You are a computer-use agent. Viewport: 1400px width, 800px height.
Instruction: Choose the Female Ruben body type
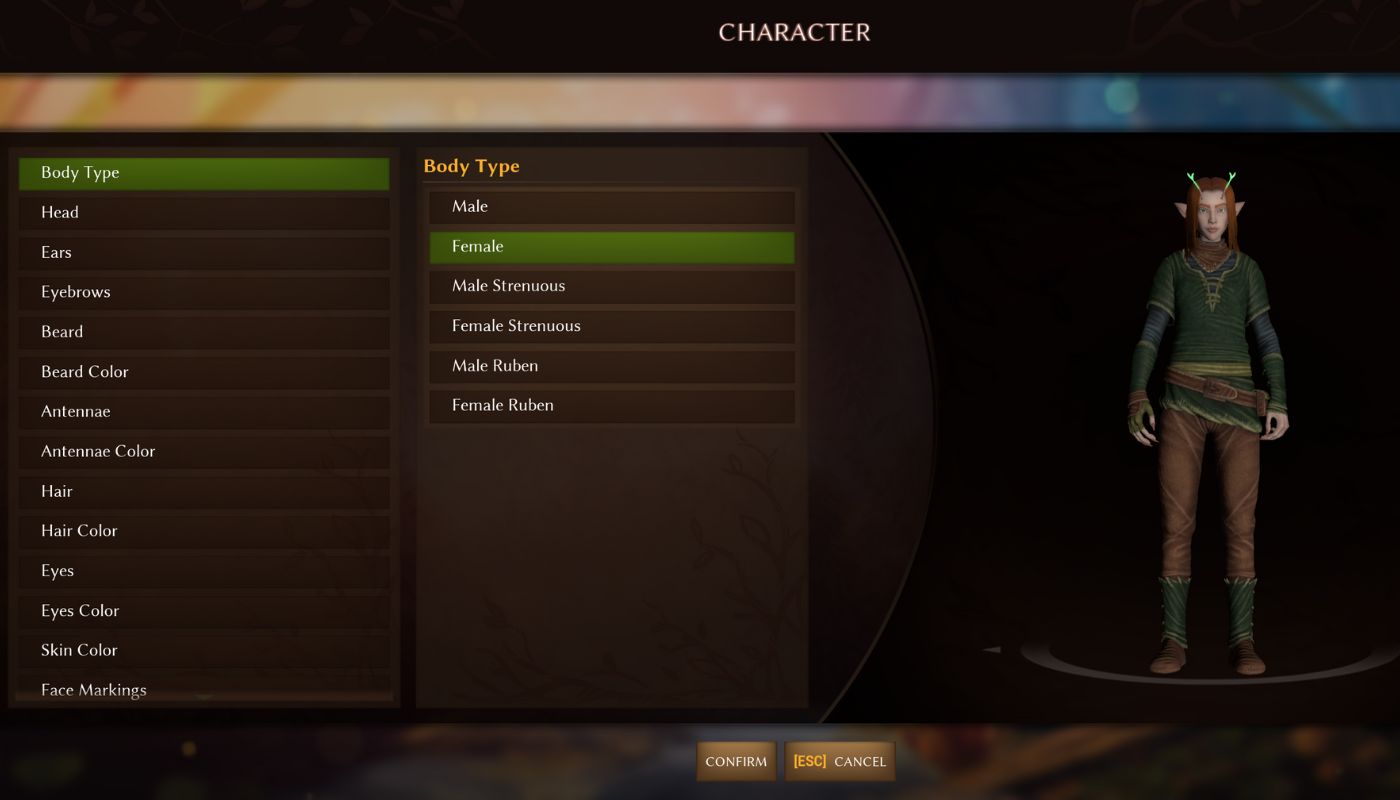612,406
